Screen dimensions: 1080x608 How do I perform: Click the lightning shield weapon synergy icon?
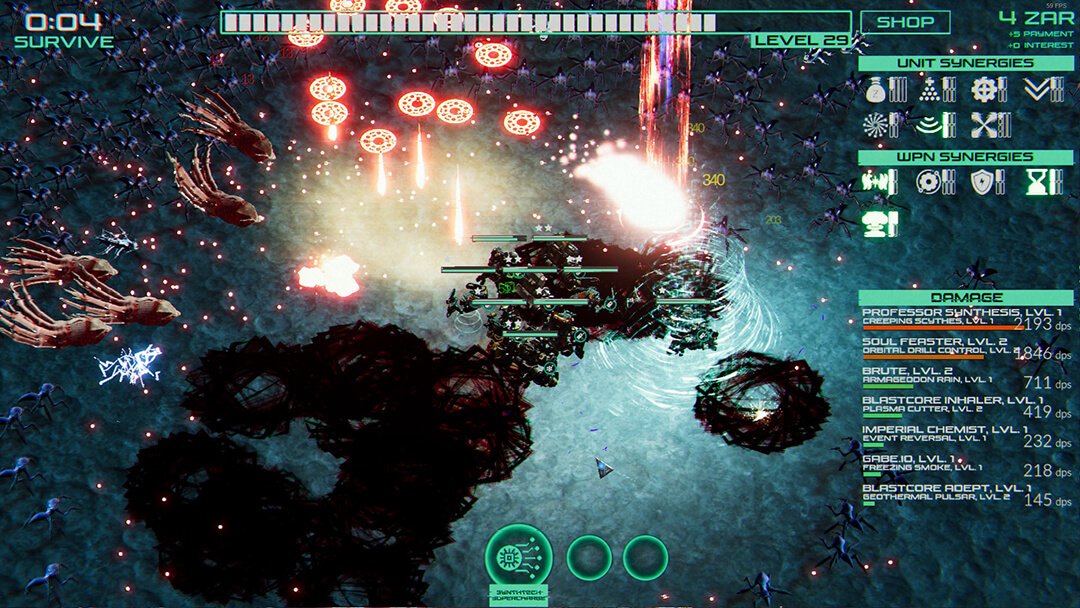pos(984,182)
